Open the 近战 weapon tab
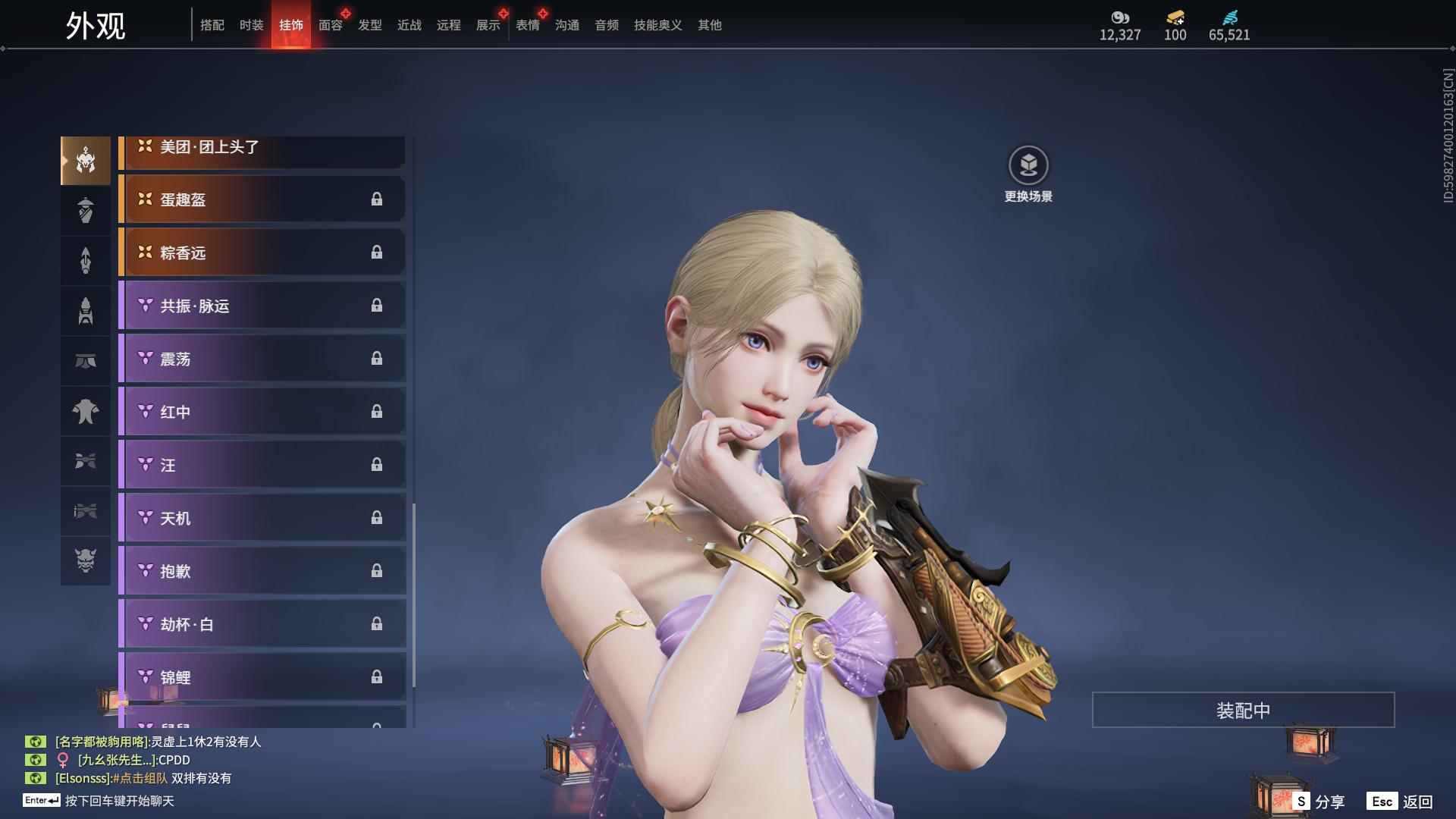This screenshot has height=819, width=1456. (x=409, y=25)
